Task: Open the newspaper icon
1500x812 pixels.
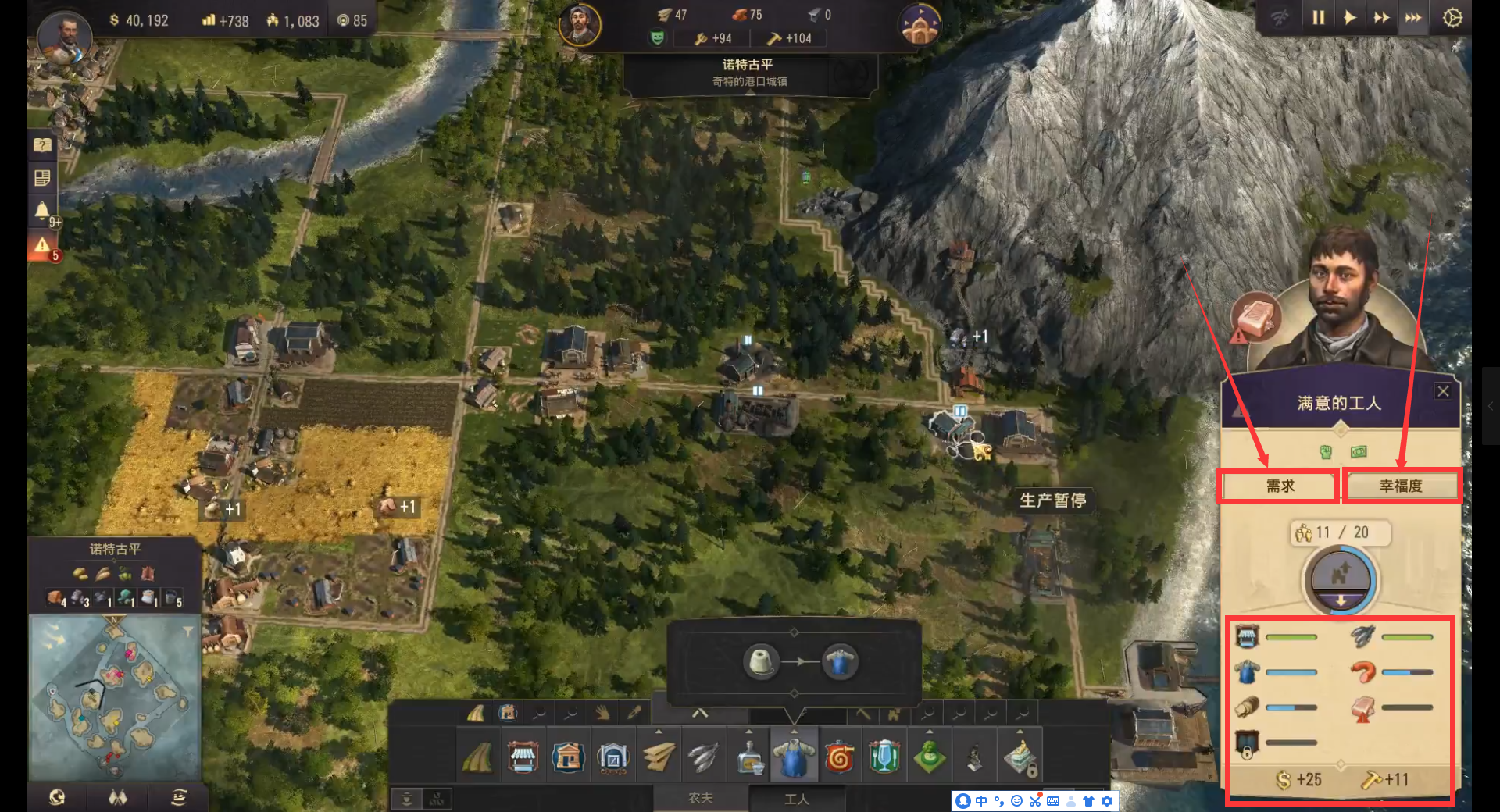Action: 42,178
